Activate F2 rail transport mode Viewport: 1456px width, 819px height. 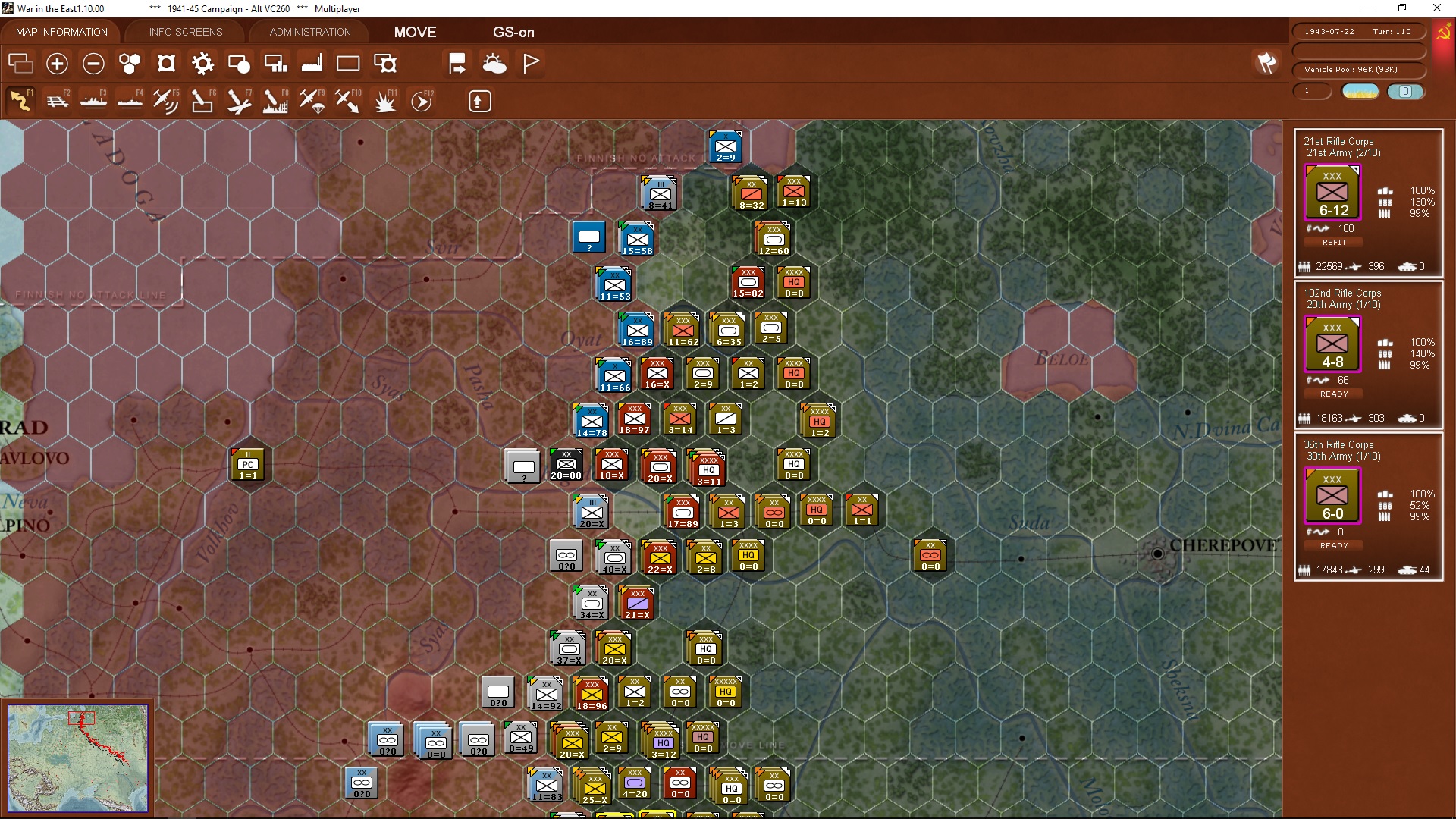[x=58, y=101]
